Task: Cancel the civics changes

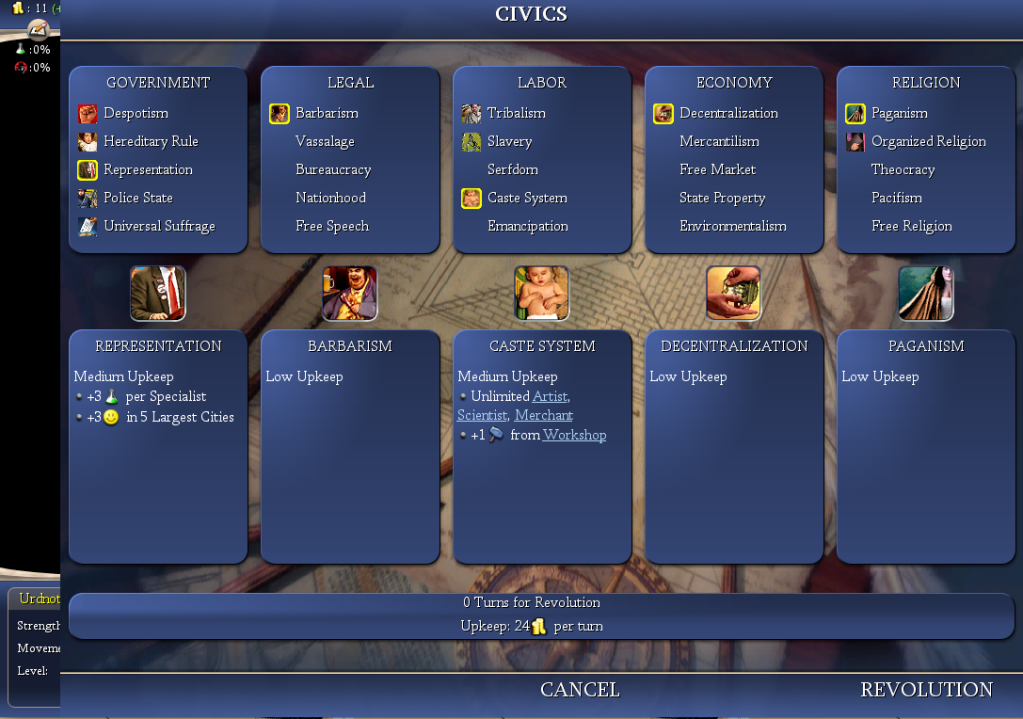Action: click(x=579, y=690)
